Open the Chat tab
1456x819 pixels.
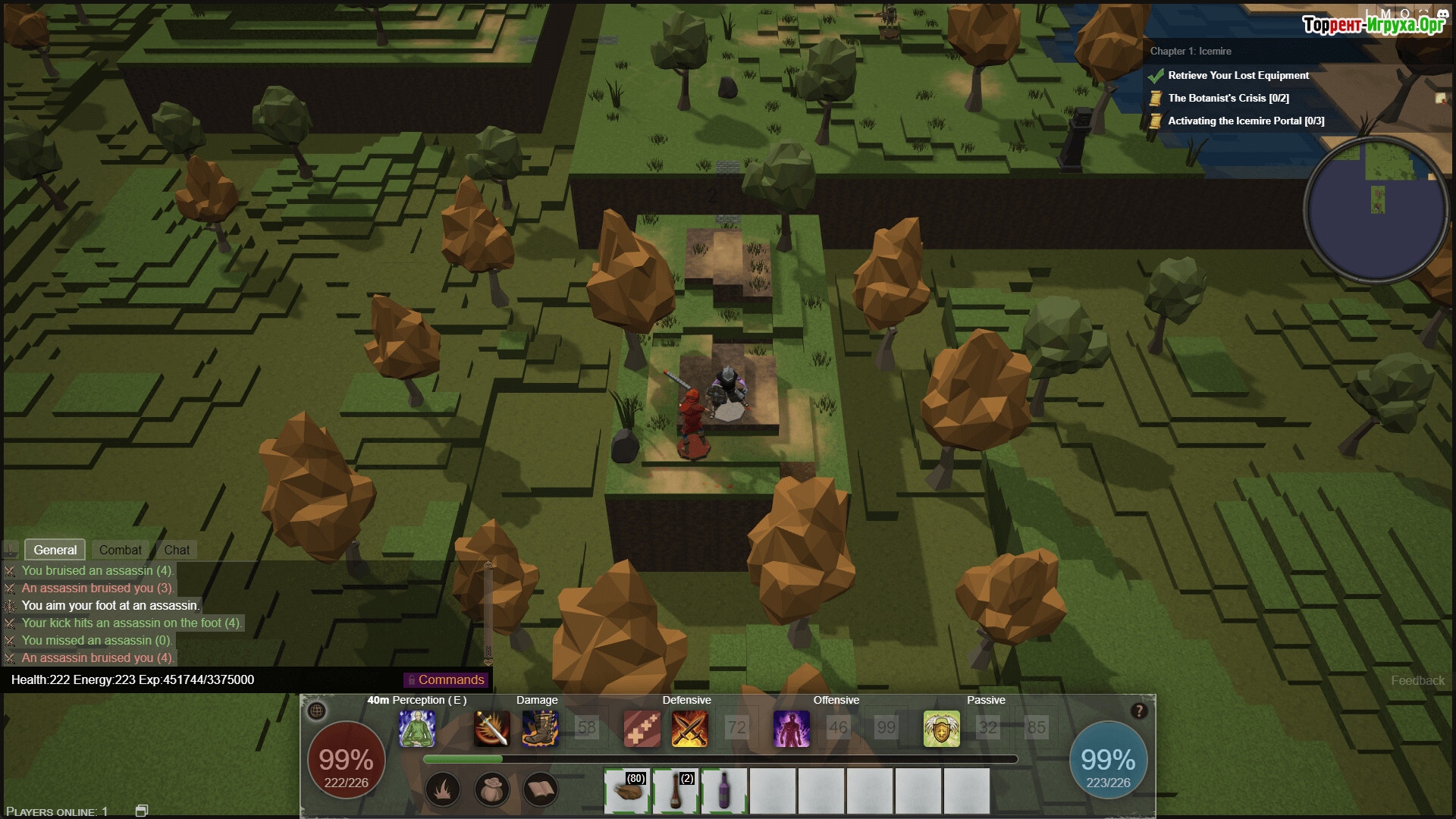pos(177,550)
